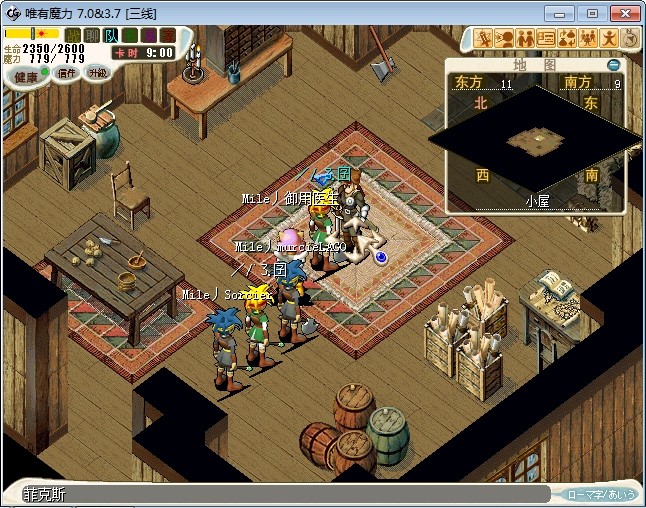This screenshot has height=508, width=646.
Task: Toggle the 队 party mode button
Action: tap(109, 35)
